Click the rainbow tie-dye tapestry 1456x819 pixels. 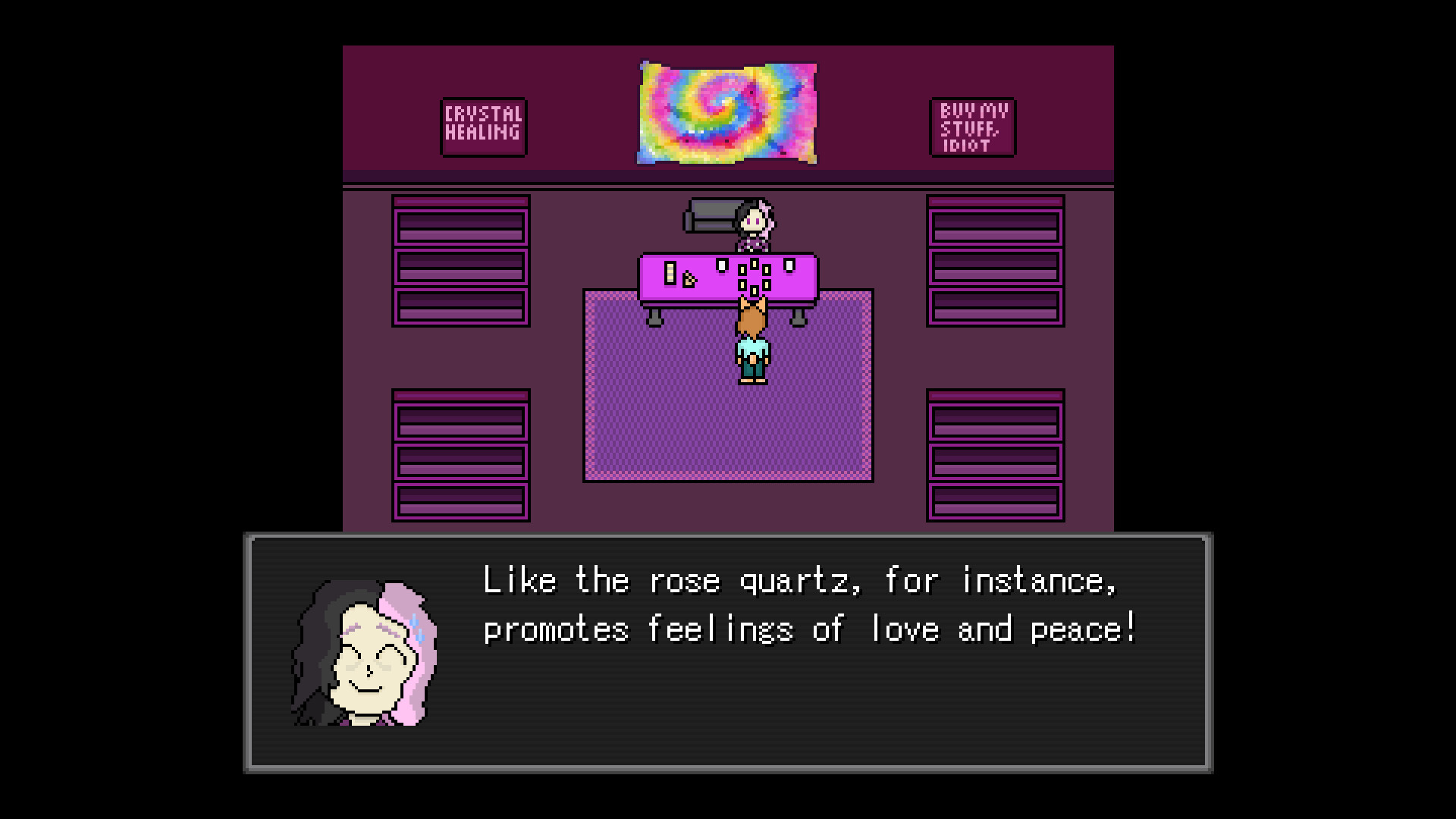pyautogui.click(x=728, y=112)
